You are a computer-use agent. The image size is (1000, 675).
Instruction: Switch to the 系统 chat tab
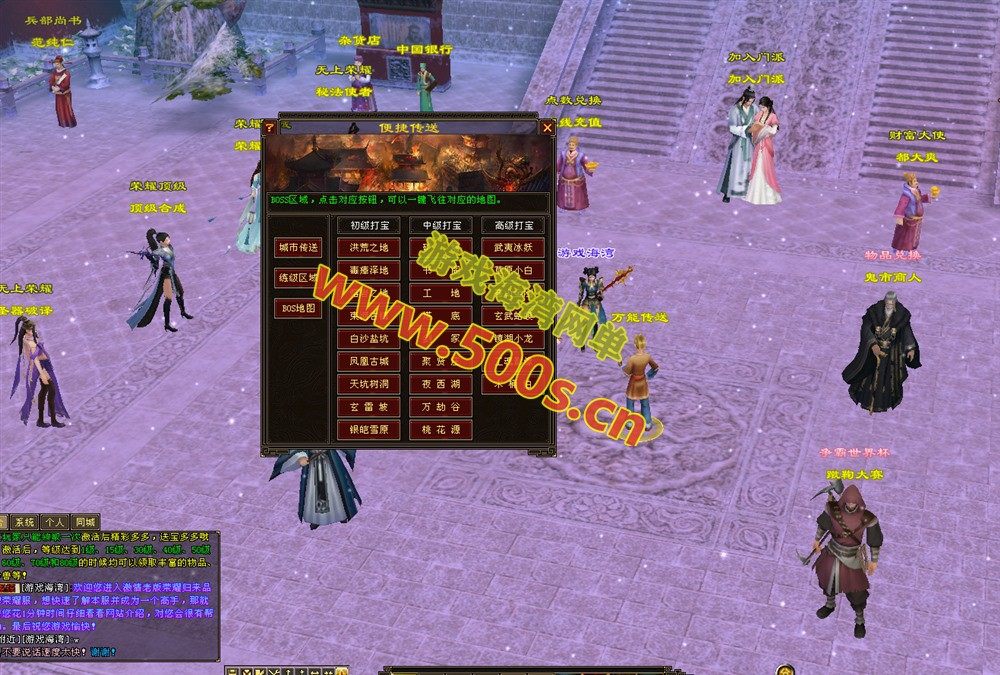[x=24, y=522]
